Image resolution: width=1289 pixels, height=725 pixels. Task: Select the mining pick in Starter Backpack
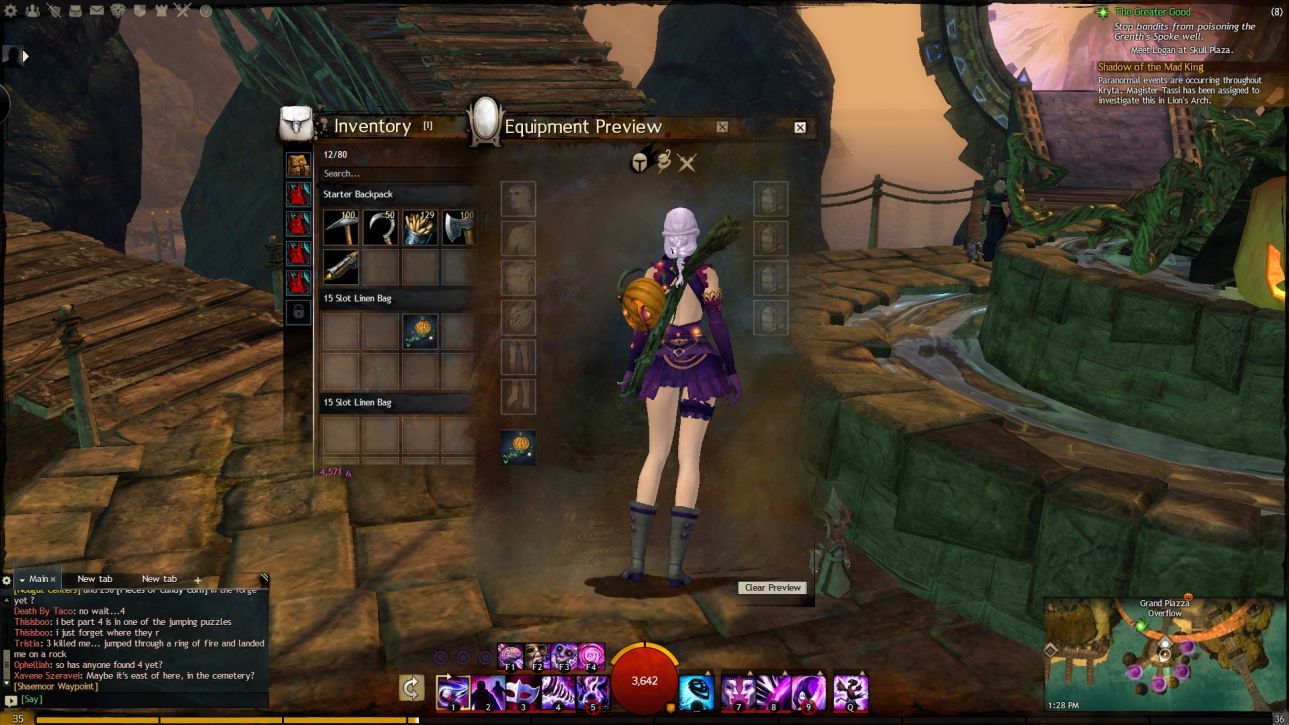point(340,228)
